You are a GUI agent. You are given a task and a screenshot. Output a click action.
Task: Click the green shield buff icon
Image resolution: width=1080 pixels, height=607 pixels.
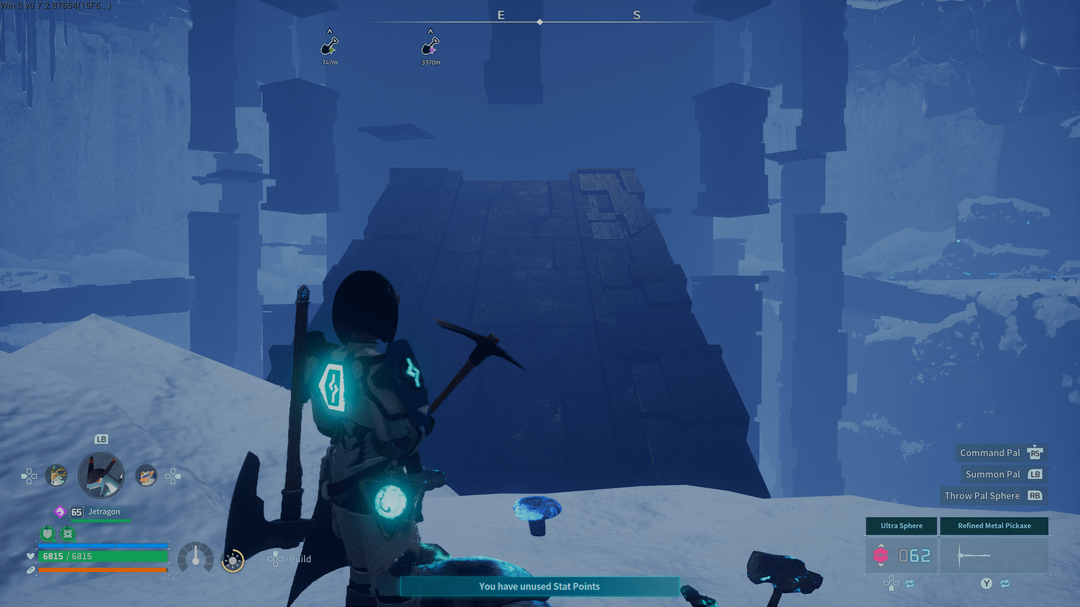47,535
